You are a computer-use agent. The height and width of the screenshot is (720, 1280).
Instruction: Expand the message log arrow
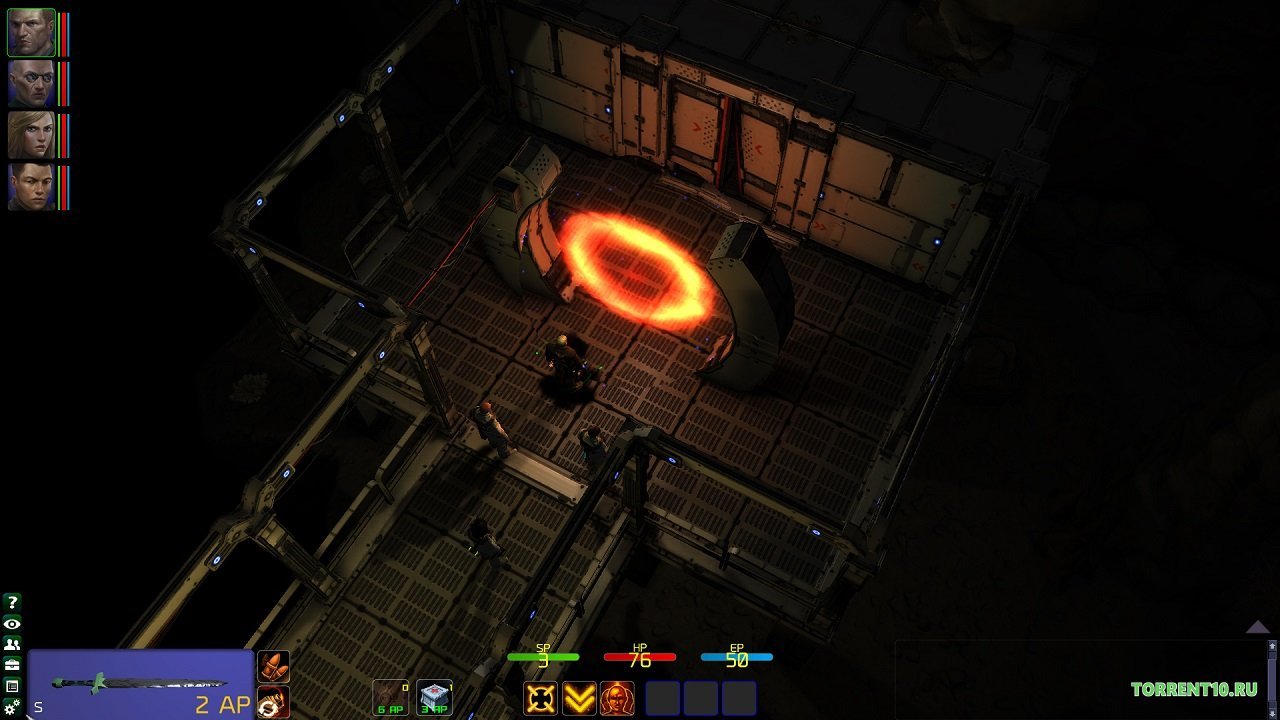[1257, 627]
